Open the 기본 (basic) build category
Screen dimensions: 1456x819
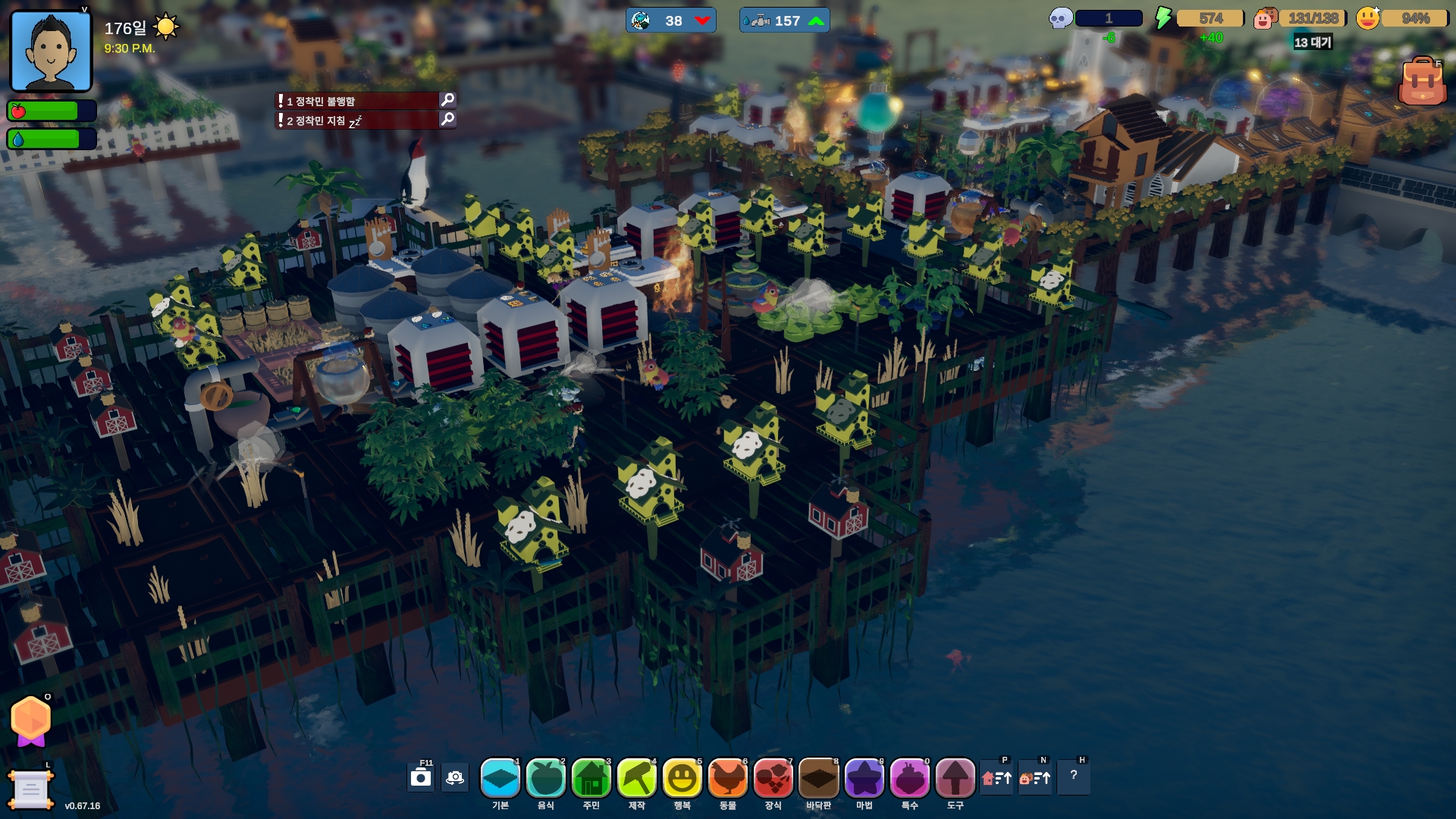(500, 778)
